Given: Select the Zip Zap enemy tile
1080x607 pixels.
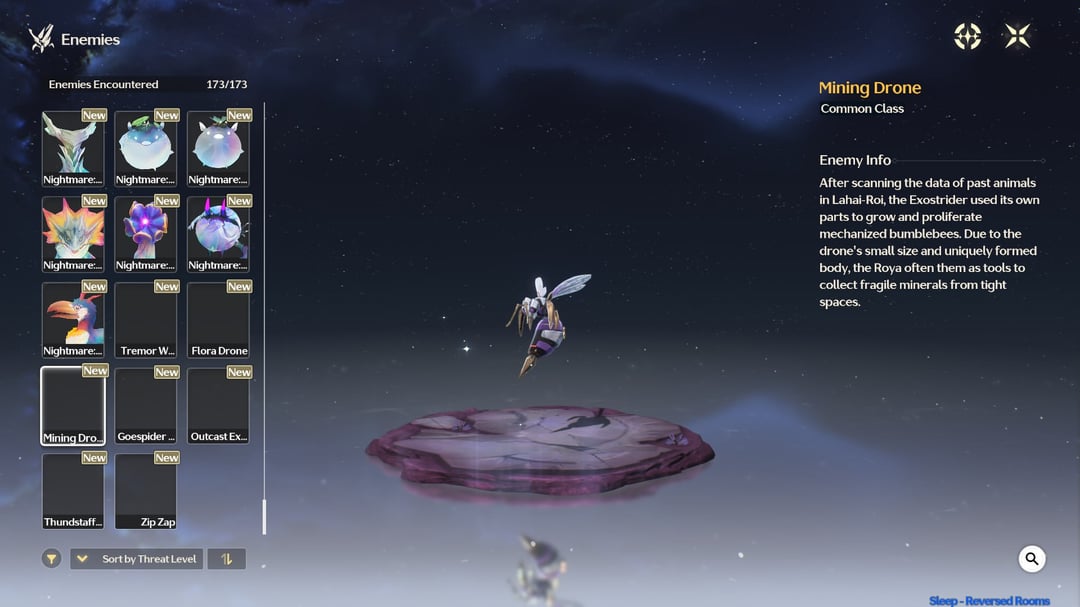Looking at the screenshot, I should [146, 491].
